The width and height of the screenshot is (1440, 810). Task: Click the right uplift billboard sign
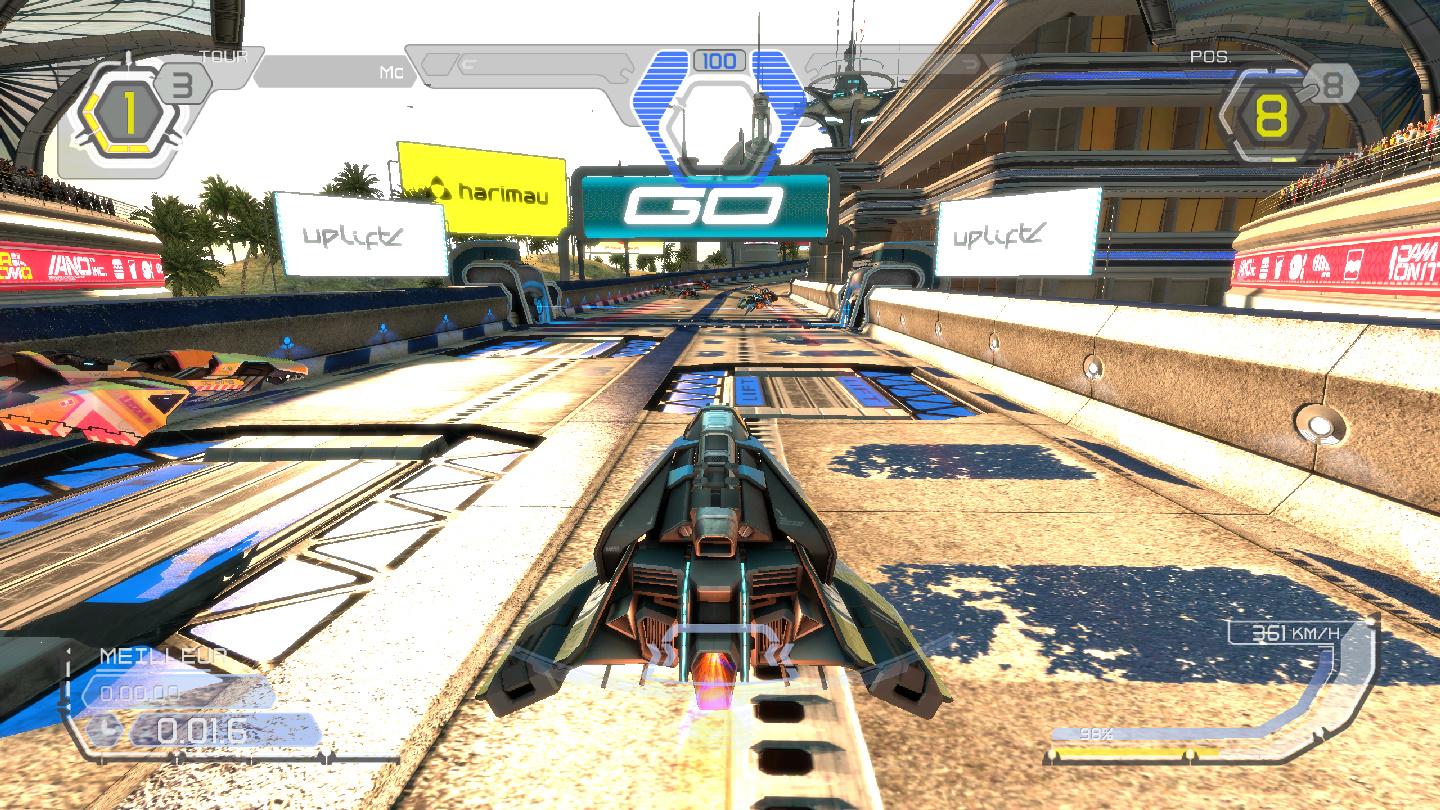coord(997,236)
